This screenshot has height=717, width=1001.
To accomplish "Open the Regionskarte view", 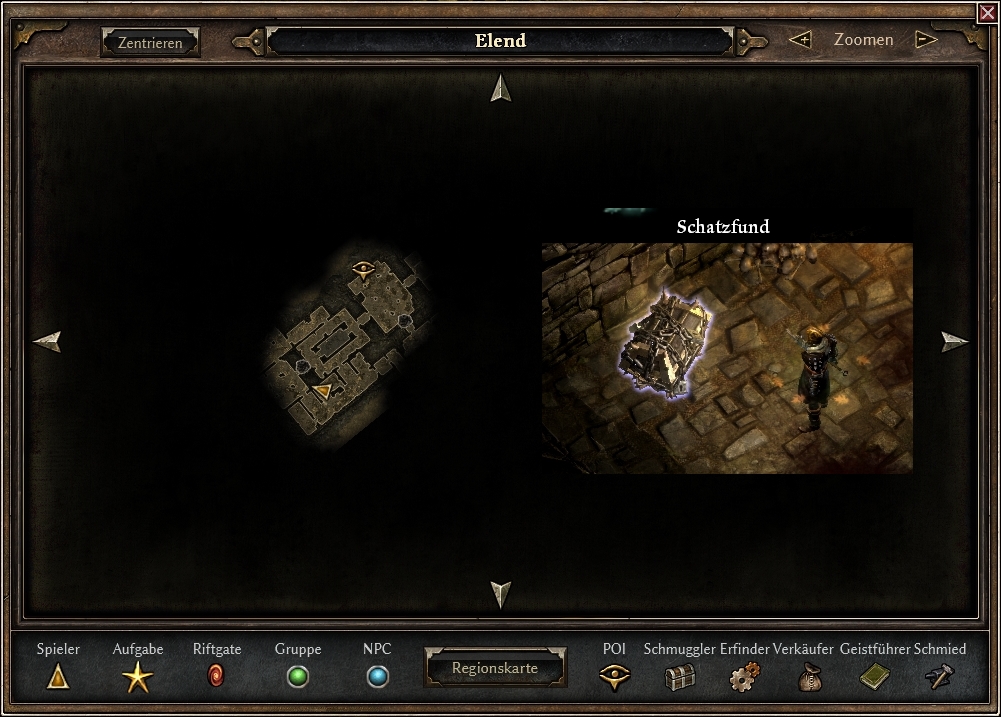I will point(495,668).
